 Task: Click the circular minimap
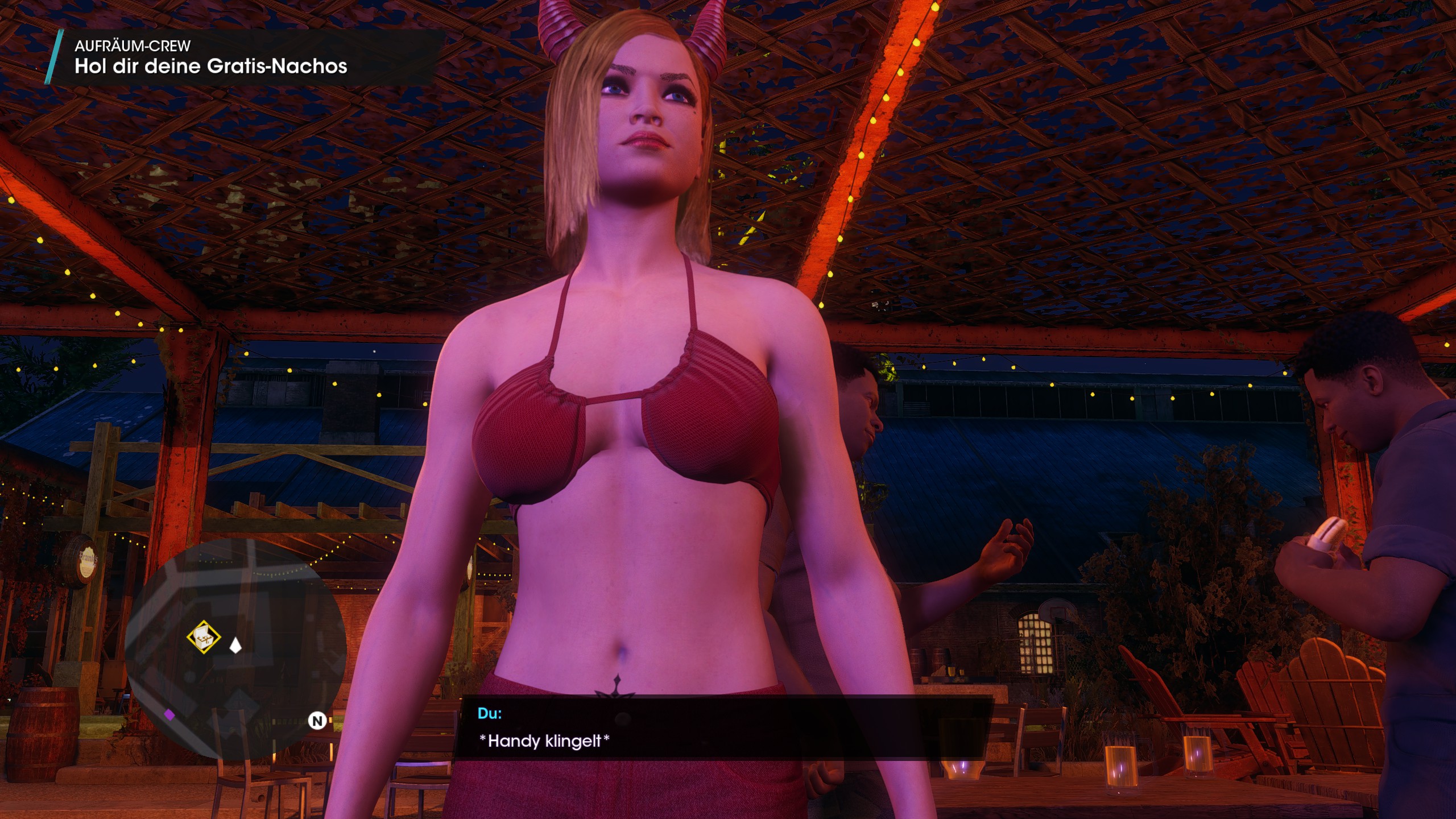[235, 648]
